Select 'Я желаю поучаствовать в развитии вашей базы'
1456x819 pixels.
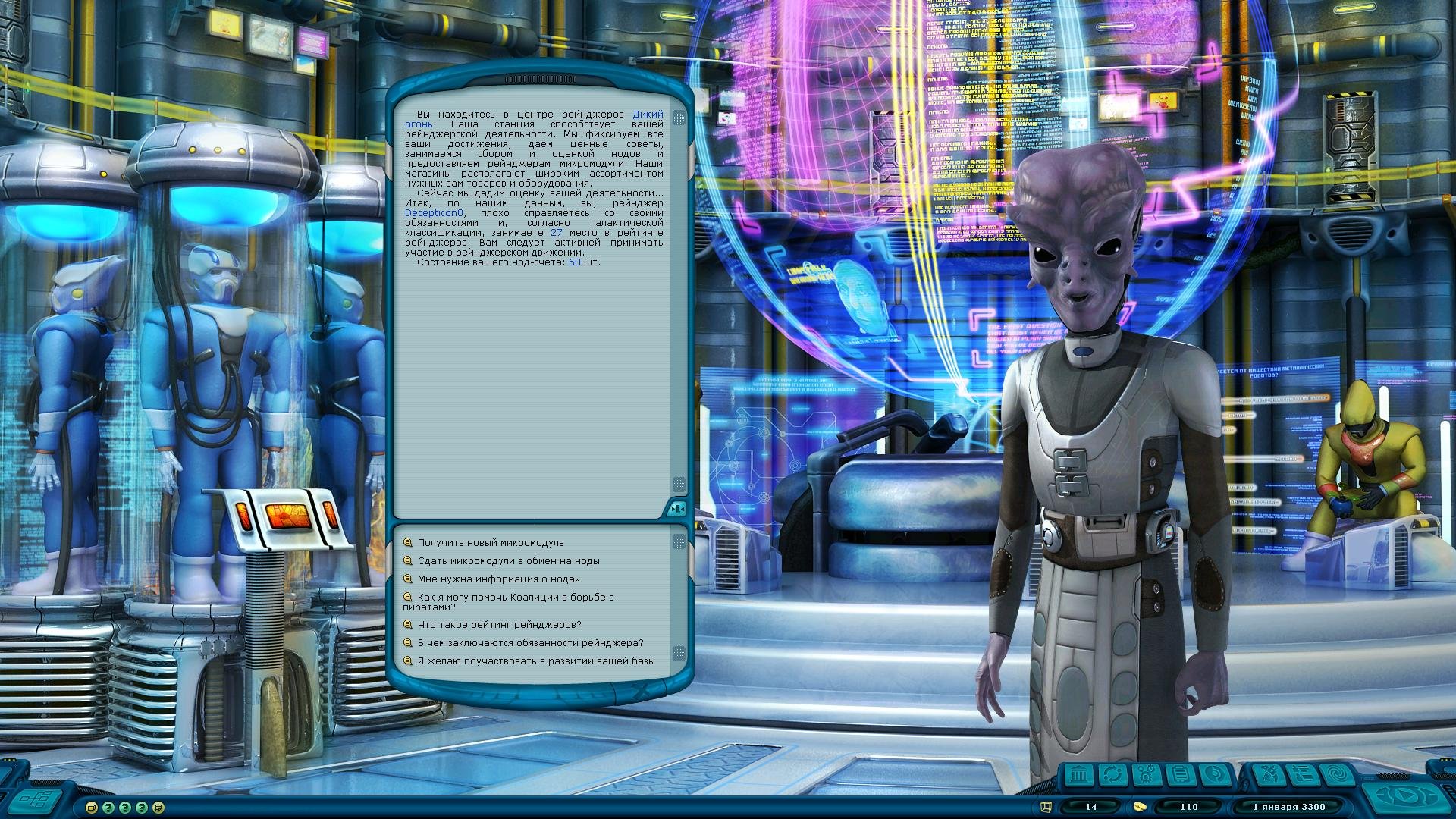[536, 661]
